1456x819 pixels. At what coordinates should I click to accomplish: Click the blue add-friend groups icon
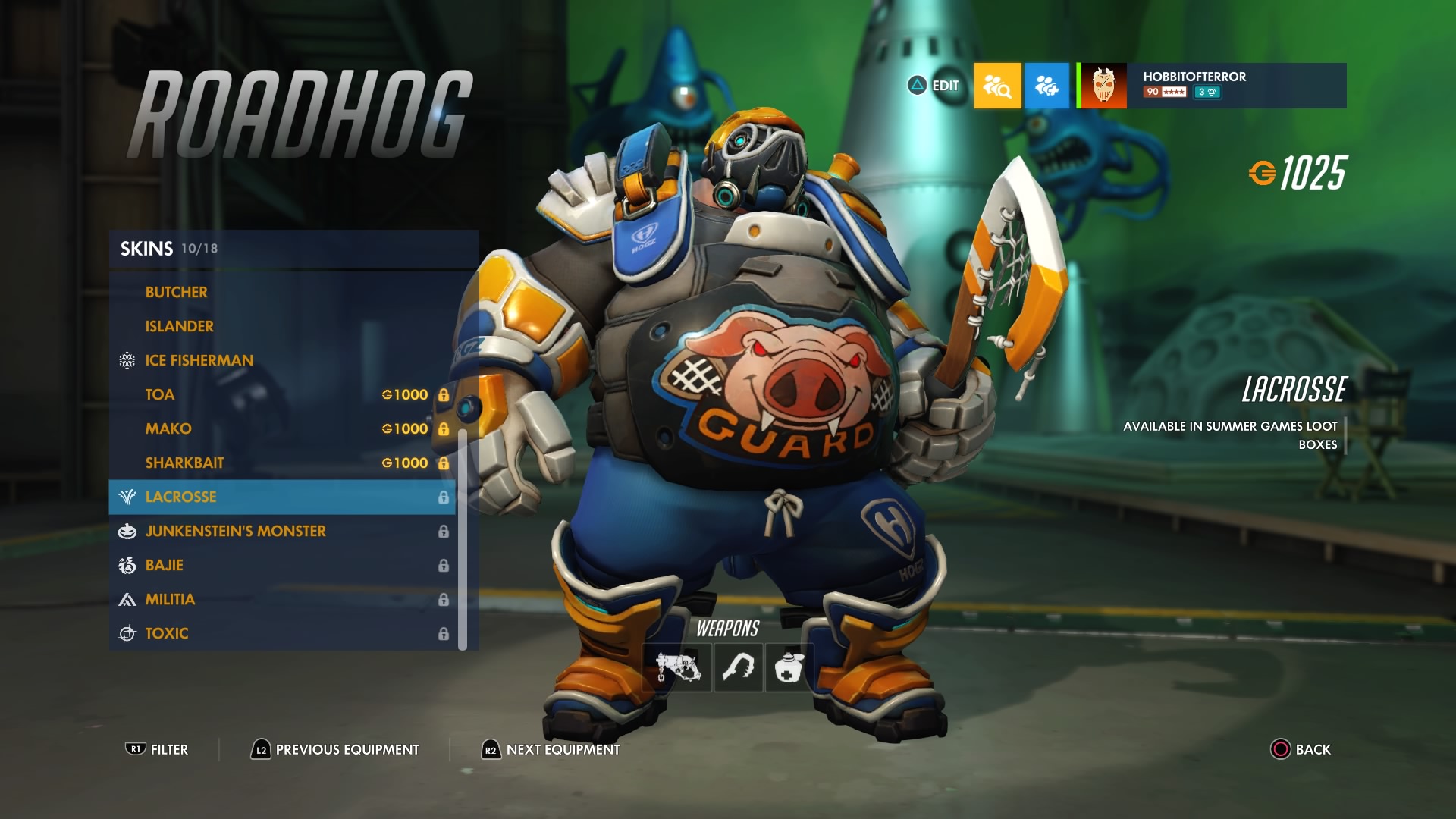1047,85
